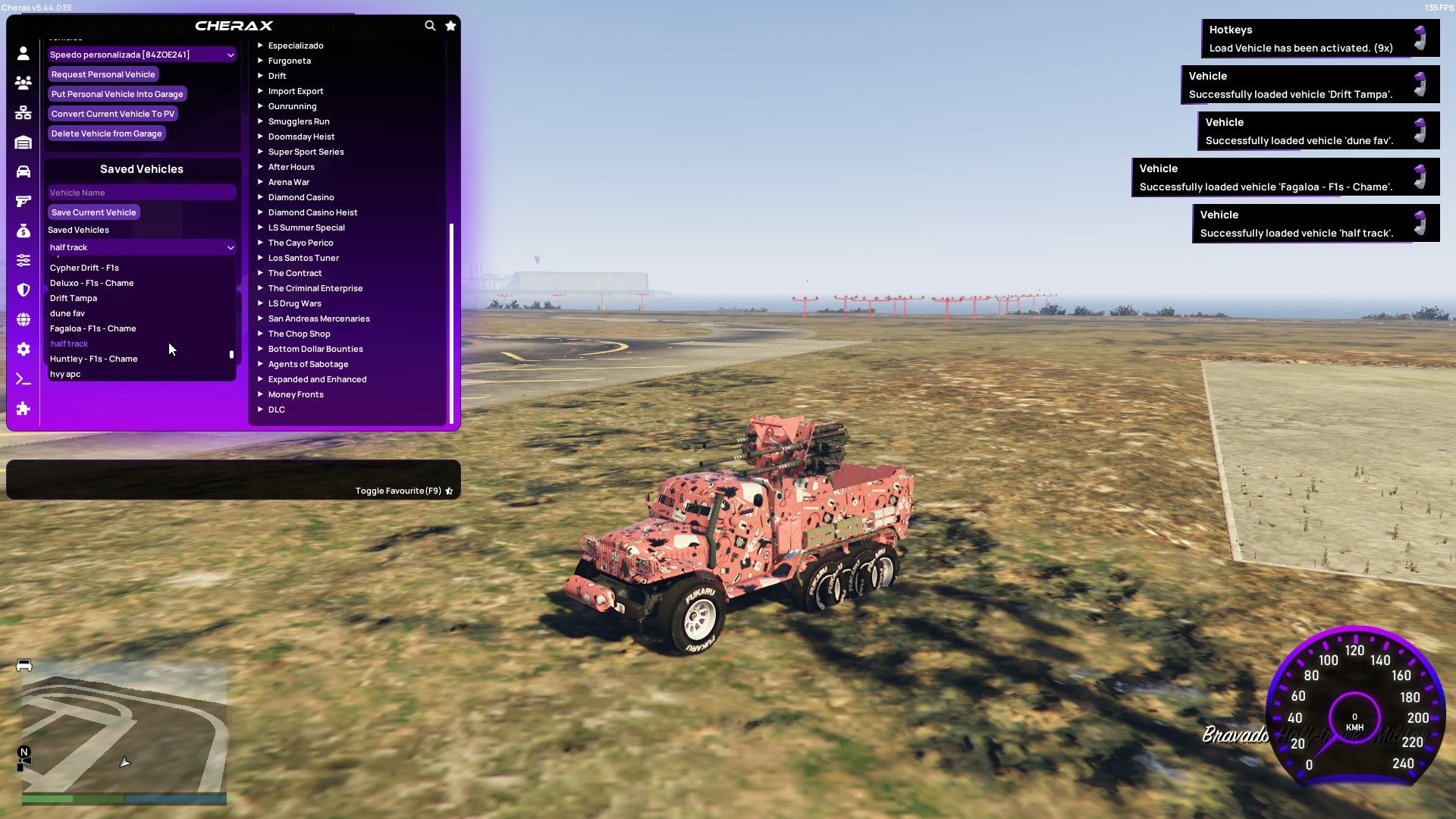Select Drift Tampa from saved vehicles
Viewport: 1456px width, 819px height.
73,298
